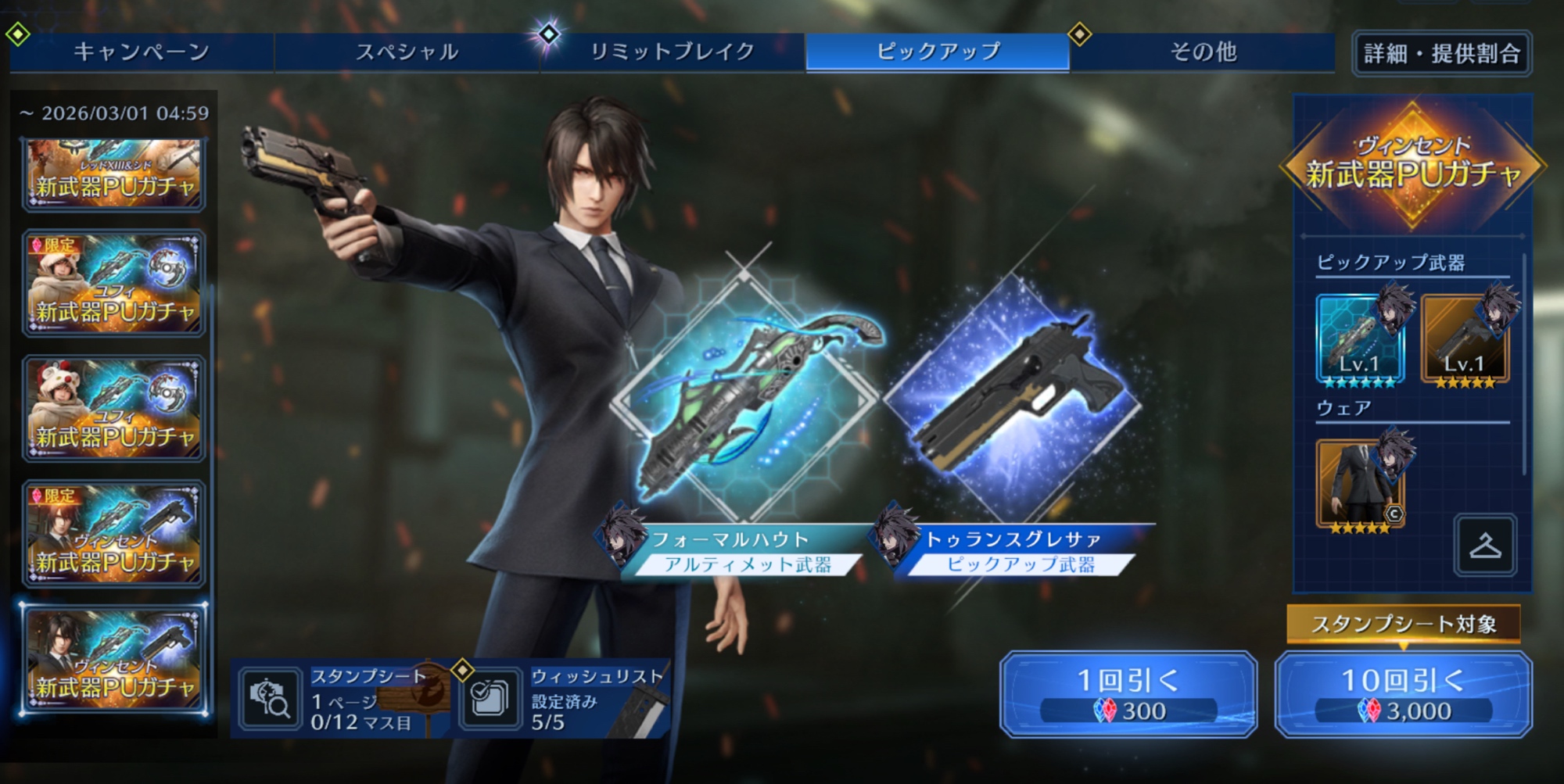Inspect the black suit wear icon

[1360, 483]
